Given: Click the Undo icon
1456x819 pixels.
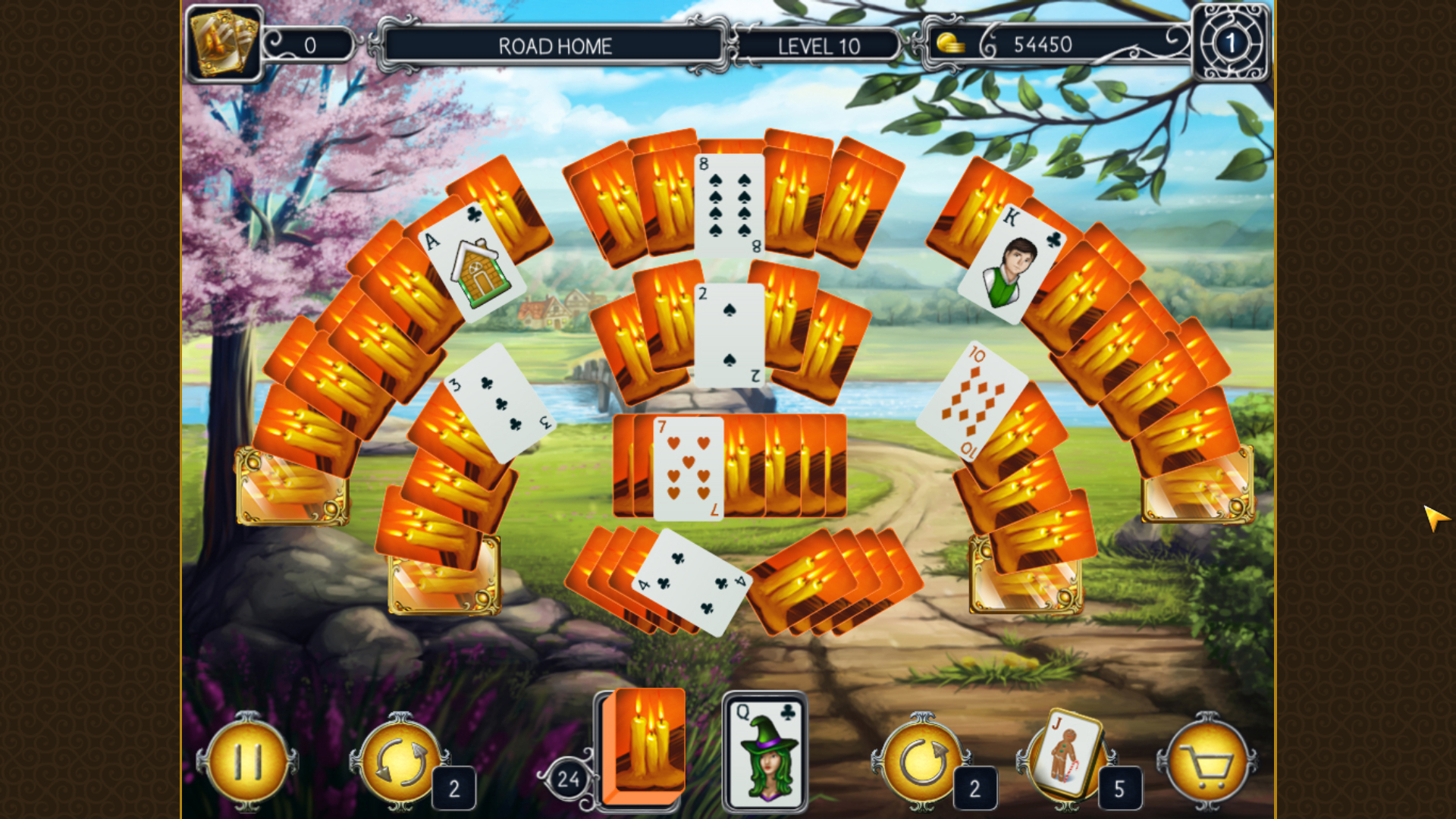Looking at the screenshot, I should 921,762.
